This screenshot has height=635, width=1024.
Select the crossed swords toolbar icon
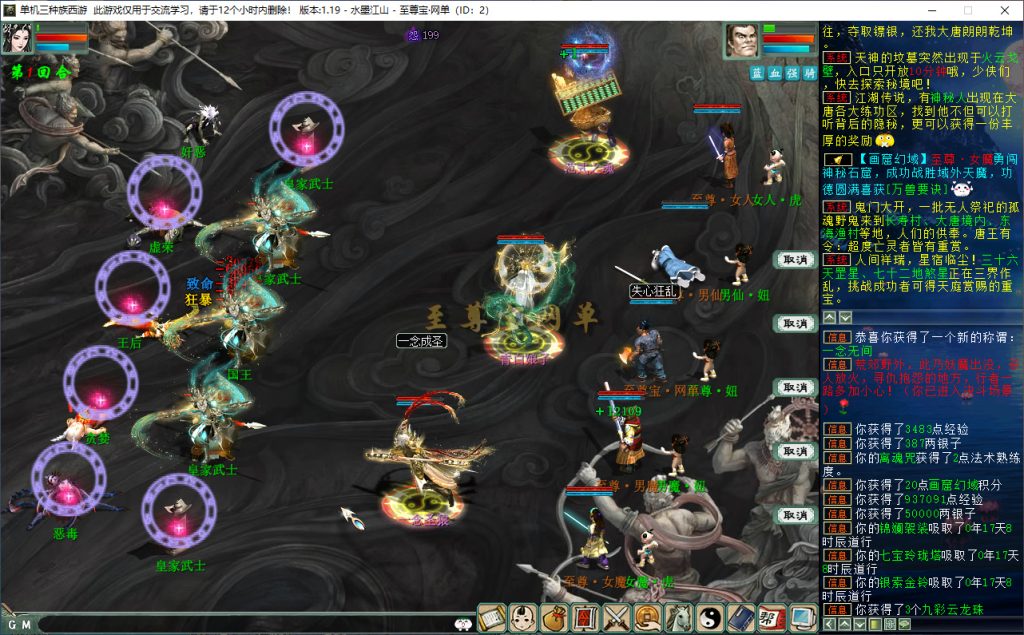coord(617,618)
